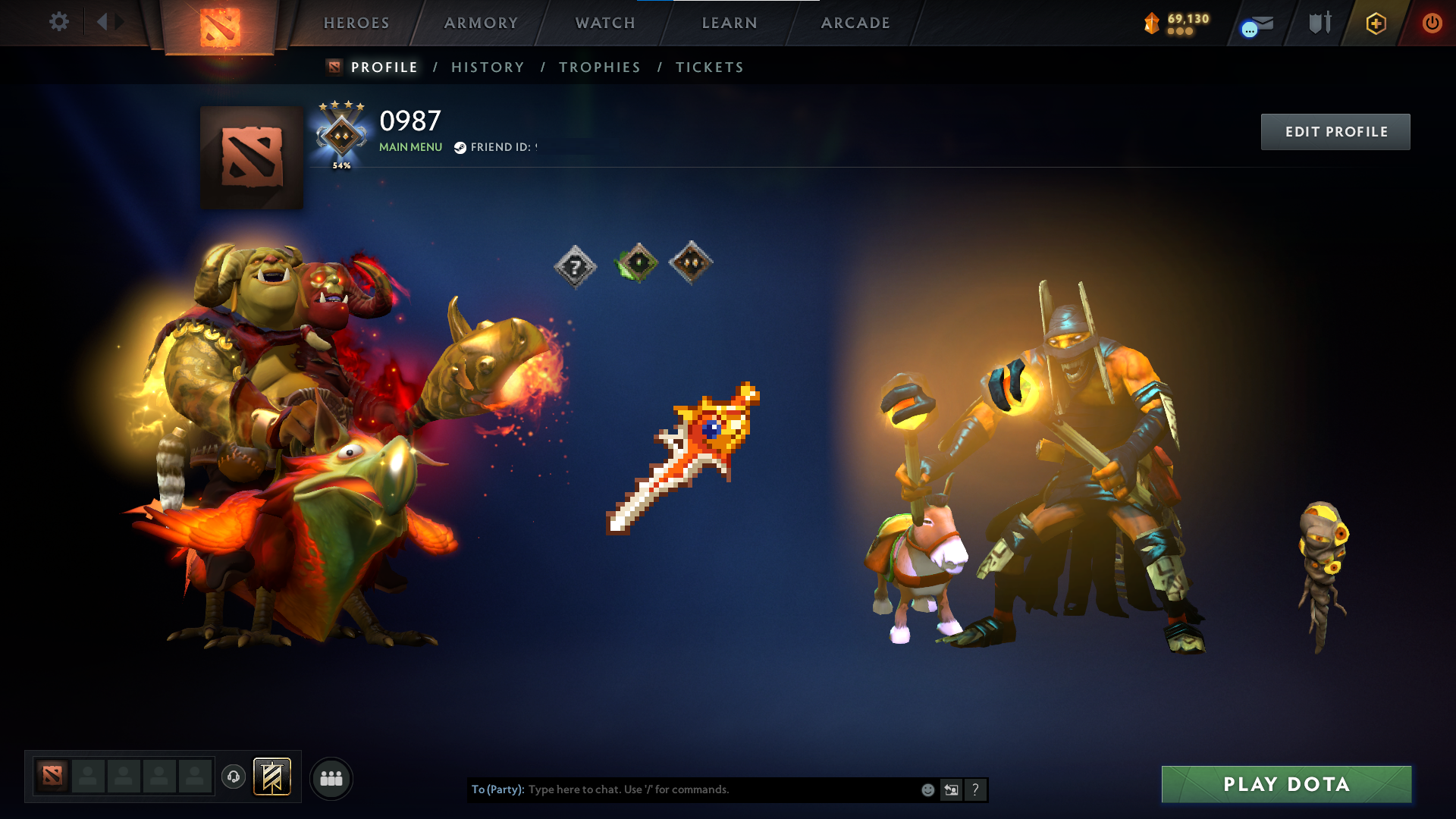Open the friends list group icon
The width and height of the screenshot is (1456, 819).
tap(330, 777)
